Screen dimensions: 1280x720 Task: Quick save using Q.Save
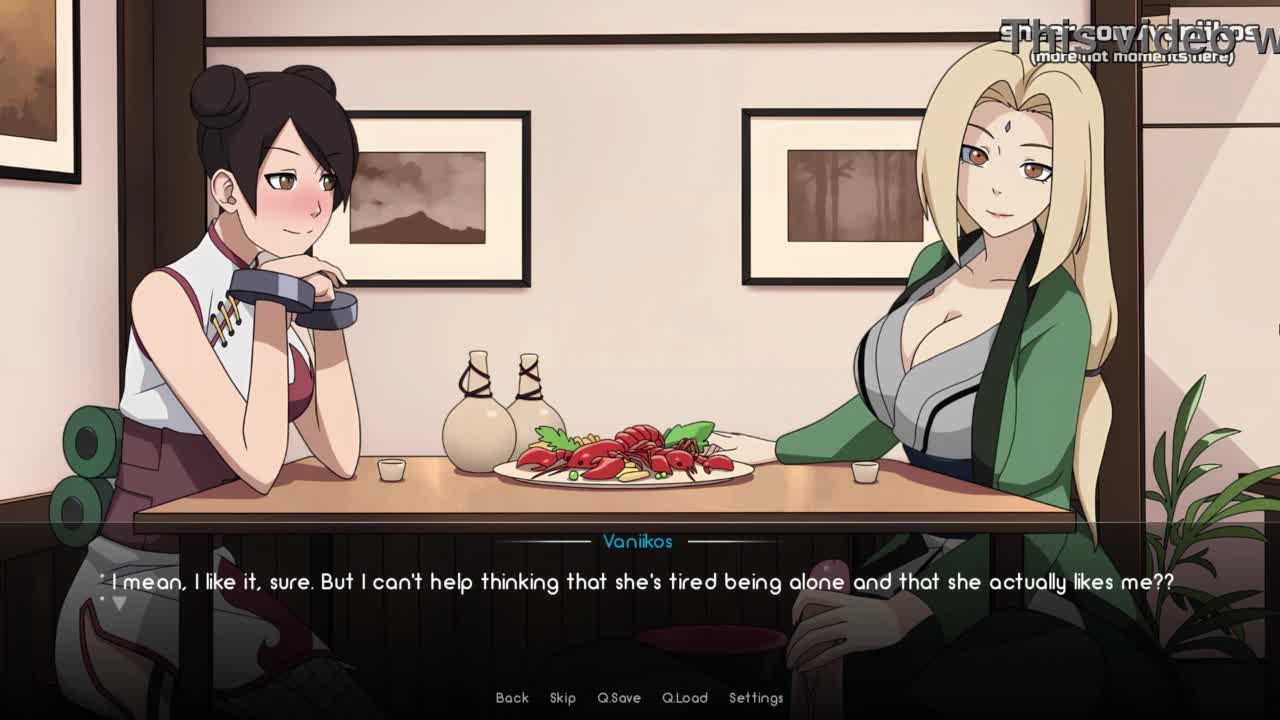click(x=619, y=698)
